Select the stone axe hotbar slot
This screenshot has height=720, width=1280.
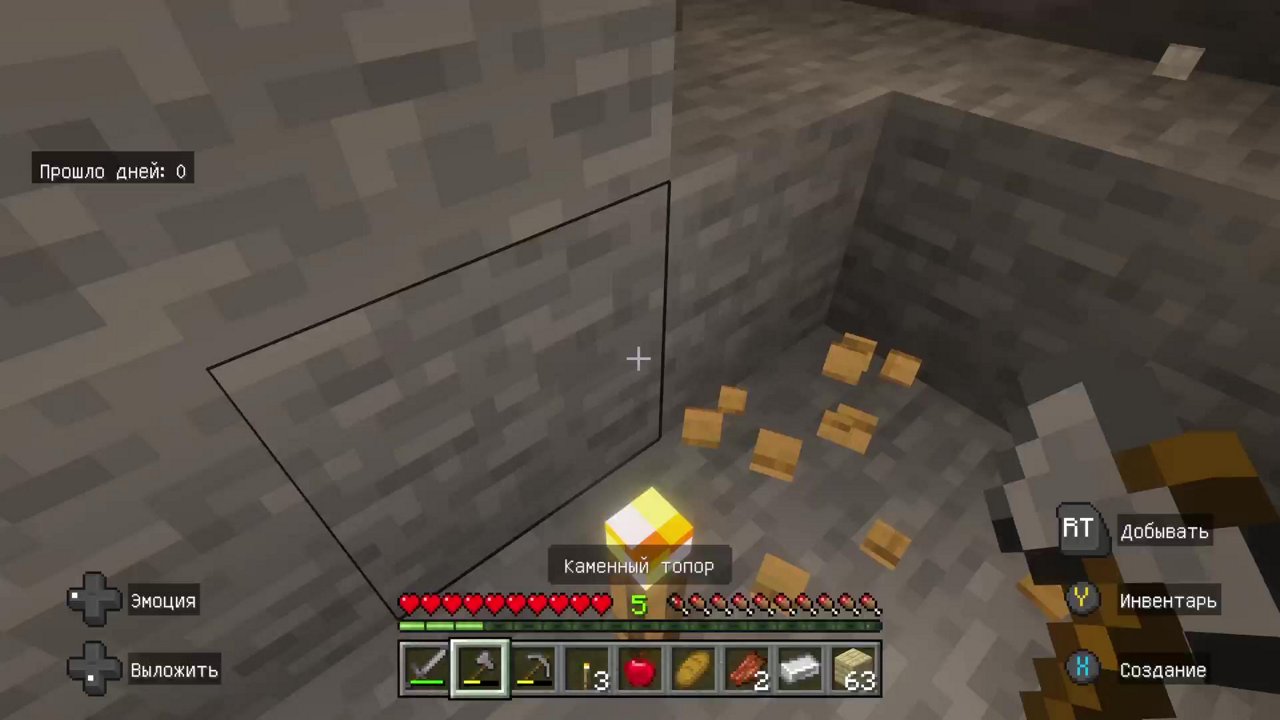pos(479,668)
